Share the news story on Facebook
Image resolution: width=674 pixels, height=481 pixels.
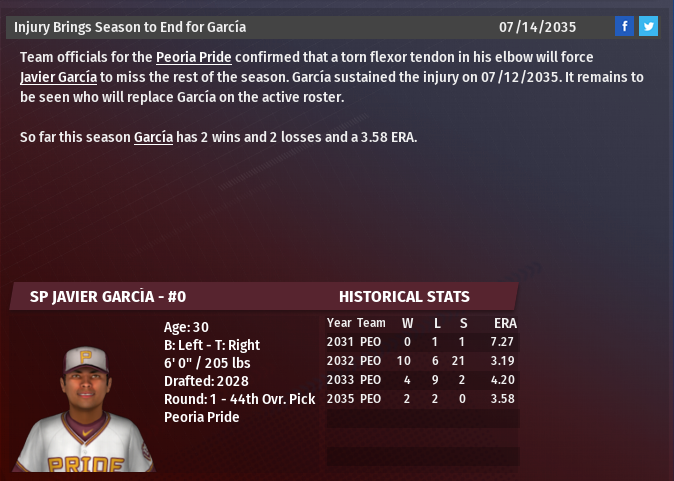[x=624, y=26]
